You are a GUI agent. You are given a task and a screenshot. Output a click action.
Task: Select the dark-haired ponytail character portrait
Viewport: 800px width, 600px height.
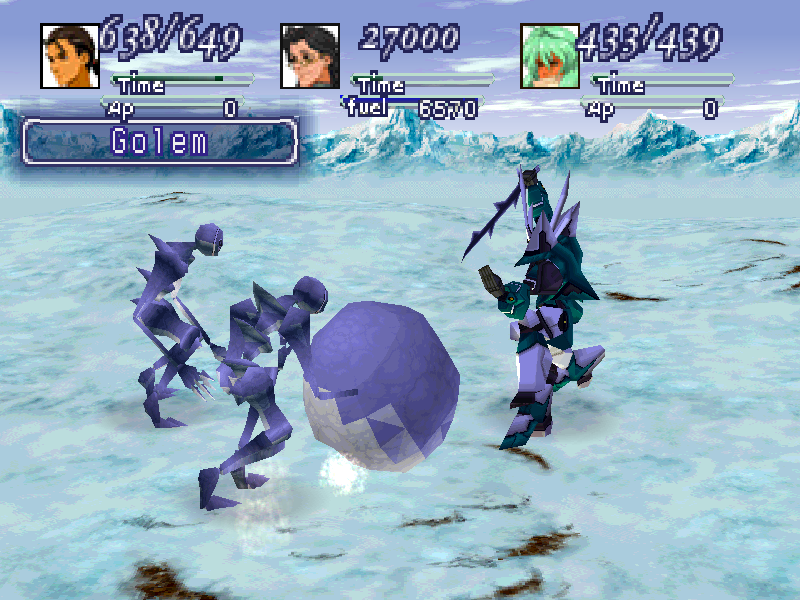pos(69,56)
